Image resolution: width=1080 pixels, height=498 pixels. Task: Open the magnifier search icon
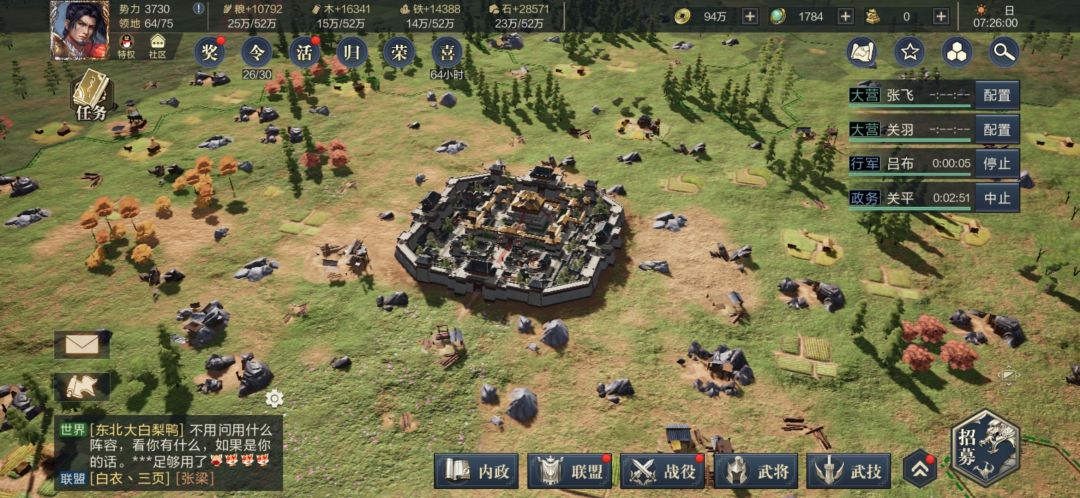(1004, 51)
